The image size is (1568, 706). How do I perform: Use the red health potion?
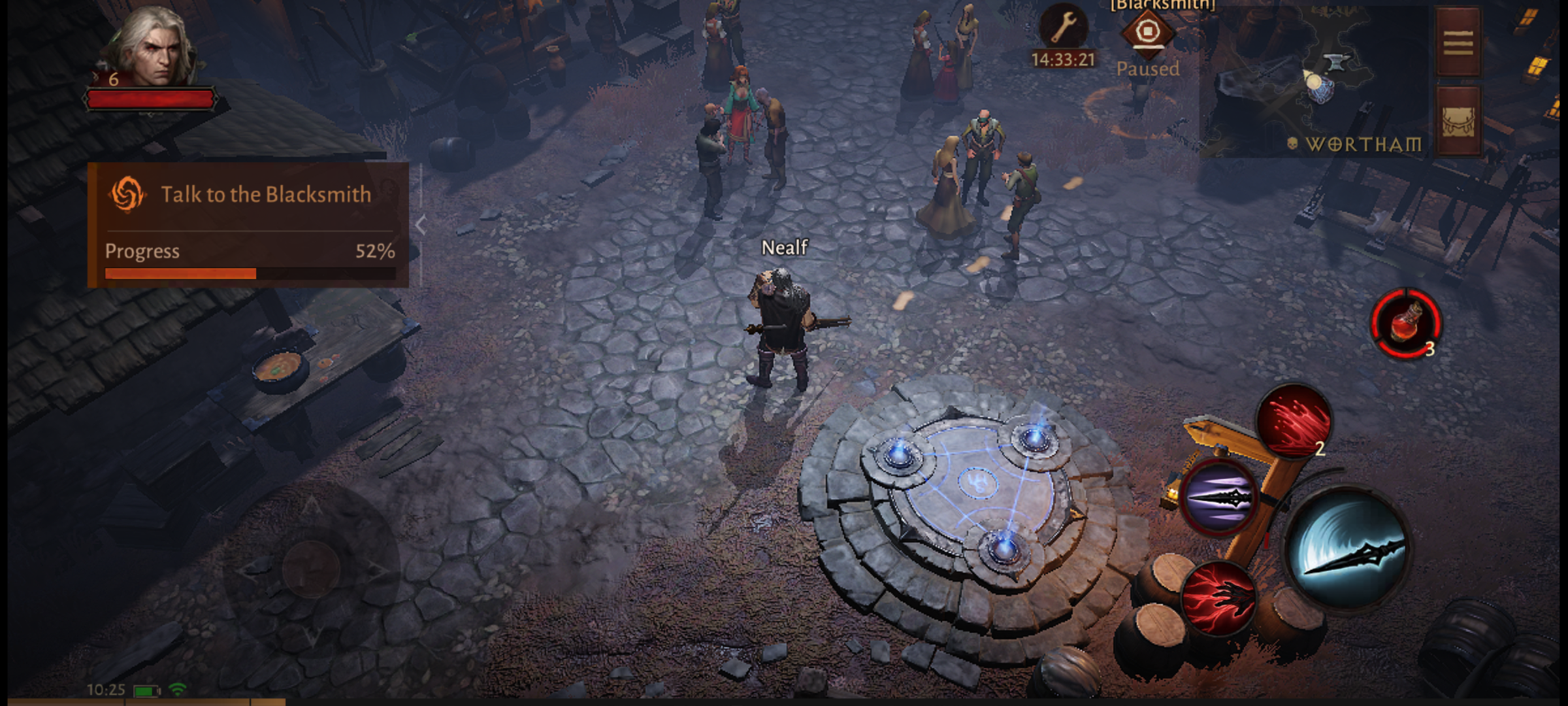point(1405,324)
